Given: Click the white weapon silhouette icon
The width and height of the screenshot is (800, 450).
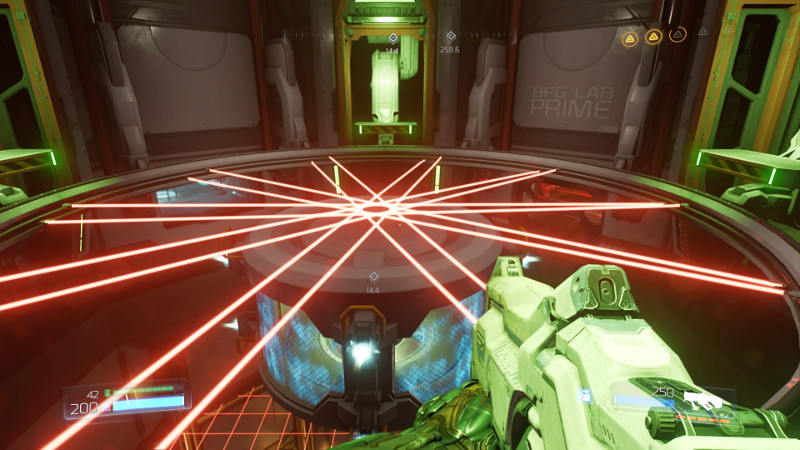Looking at the screenshot, I should pos(703,399).
